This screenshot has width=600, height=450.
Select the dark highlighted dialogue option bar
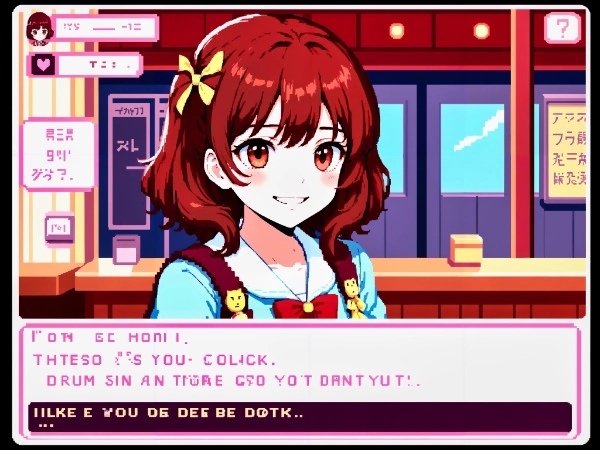pyautogui.click(x=298, y=416)
